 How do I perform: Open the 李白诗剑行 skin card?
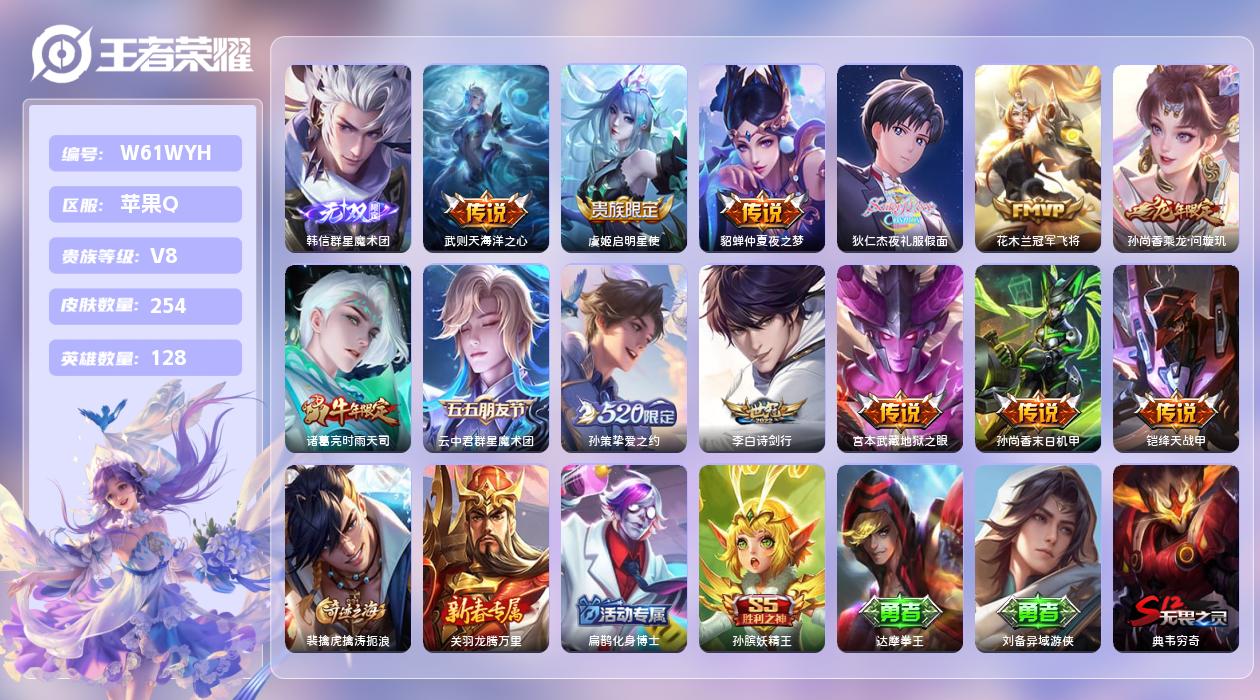(761, 358)
